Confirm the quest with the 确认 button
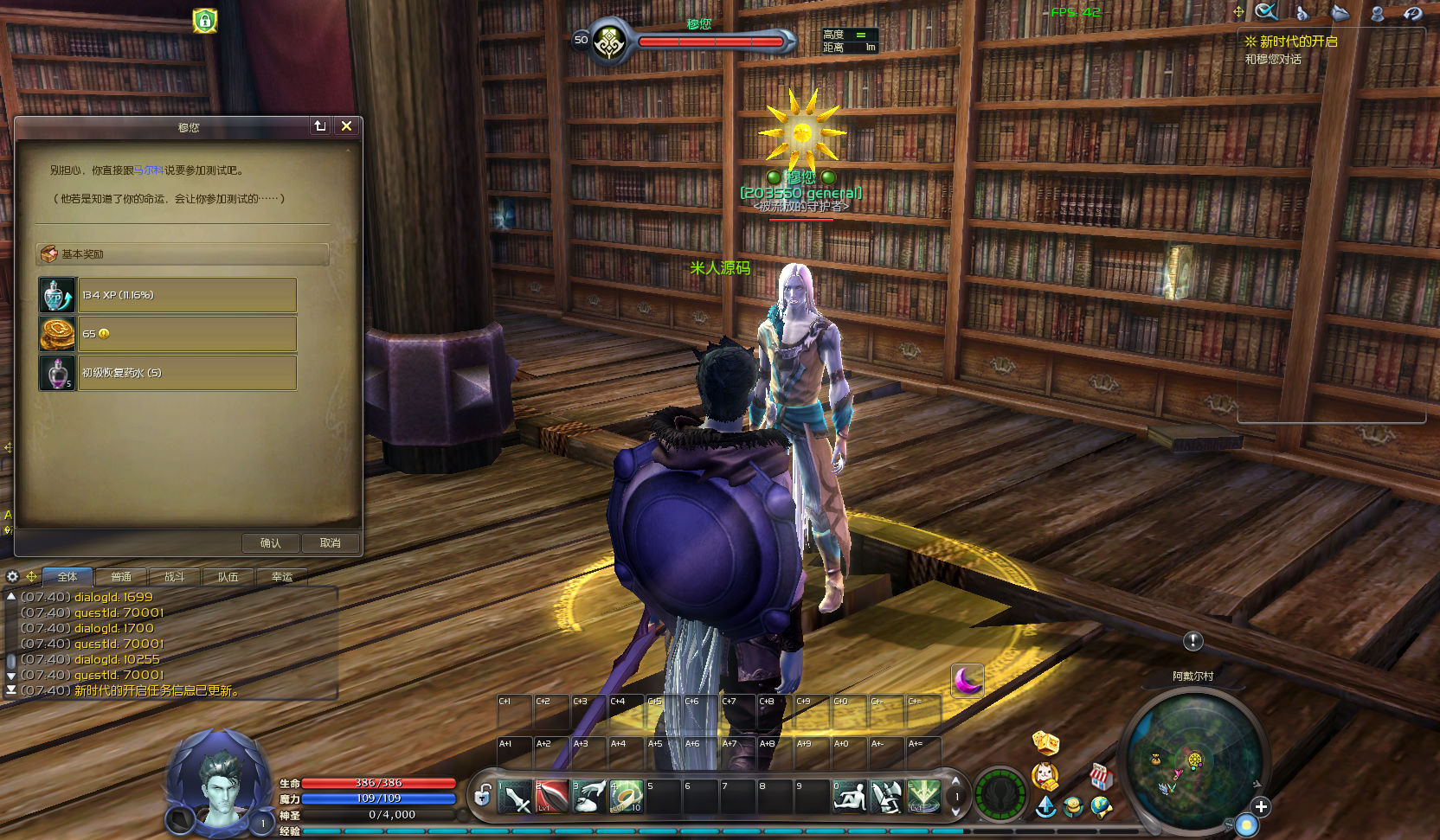This screenshot has height=840, width=1440. (x=270, y=542)
